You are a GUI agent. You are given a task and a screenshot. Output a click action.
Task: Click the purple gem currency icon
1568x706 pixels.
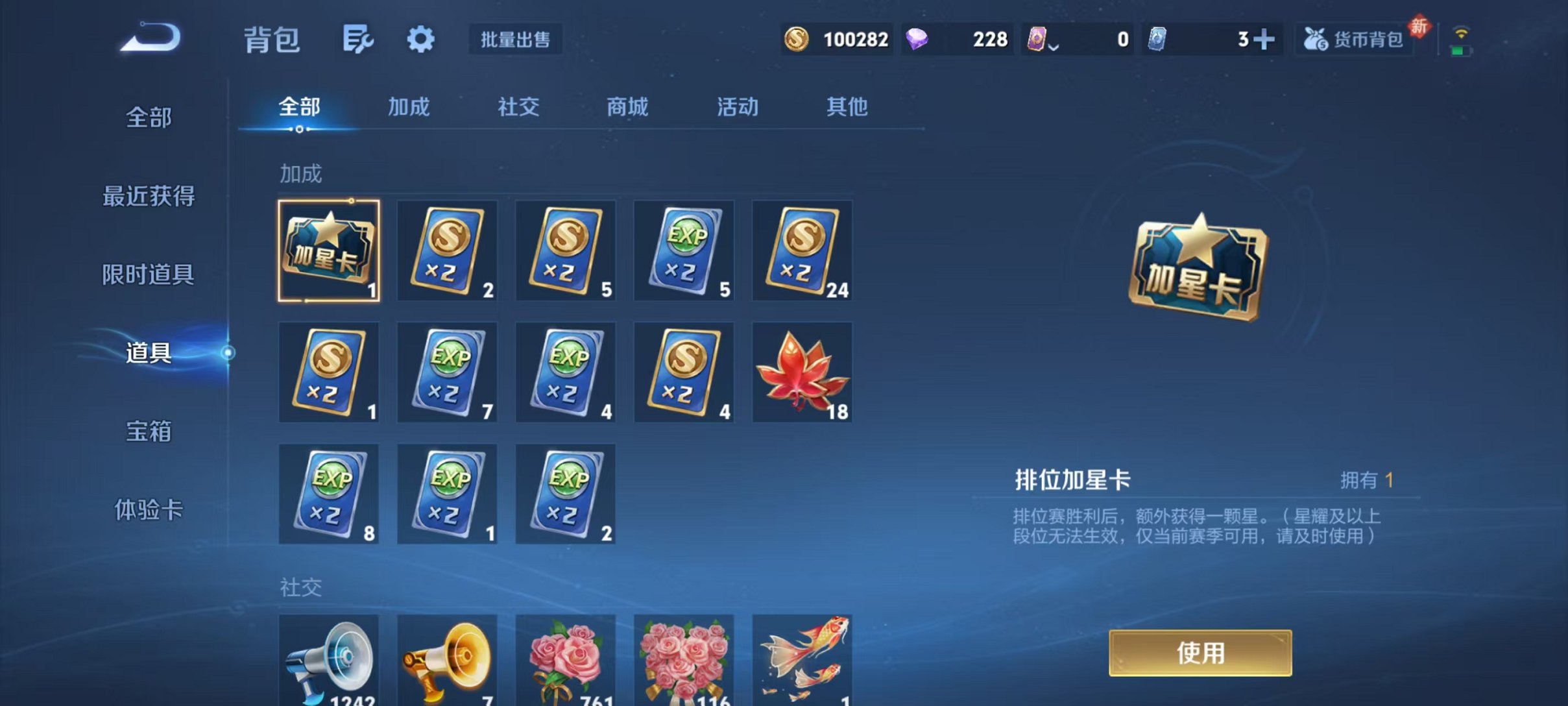point(920,40)
